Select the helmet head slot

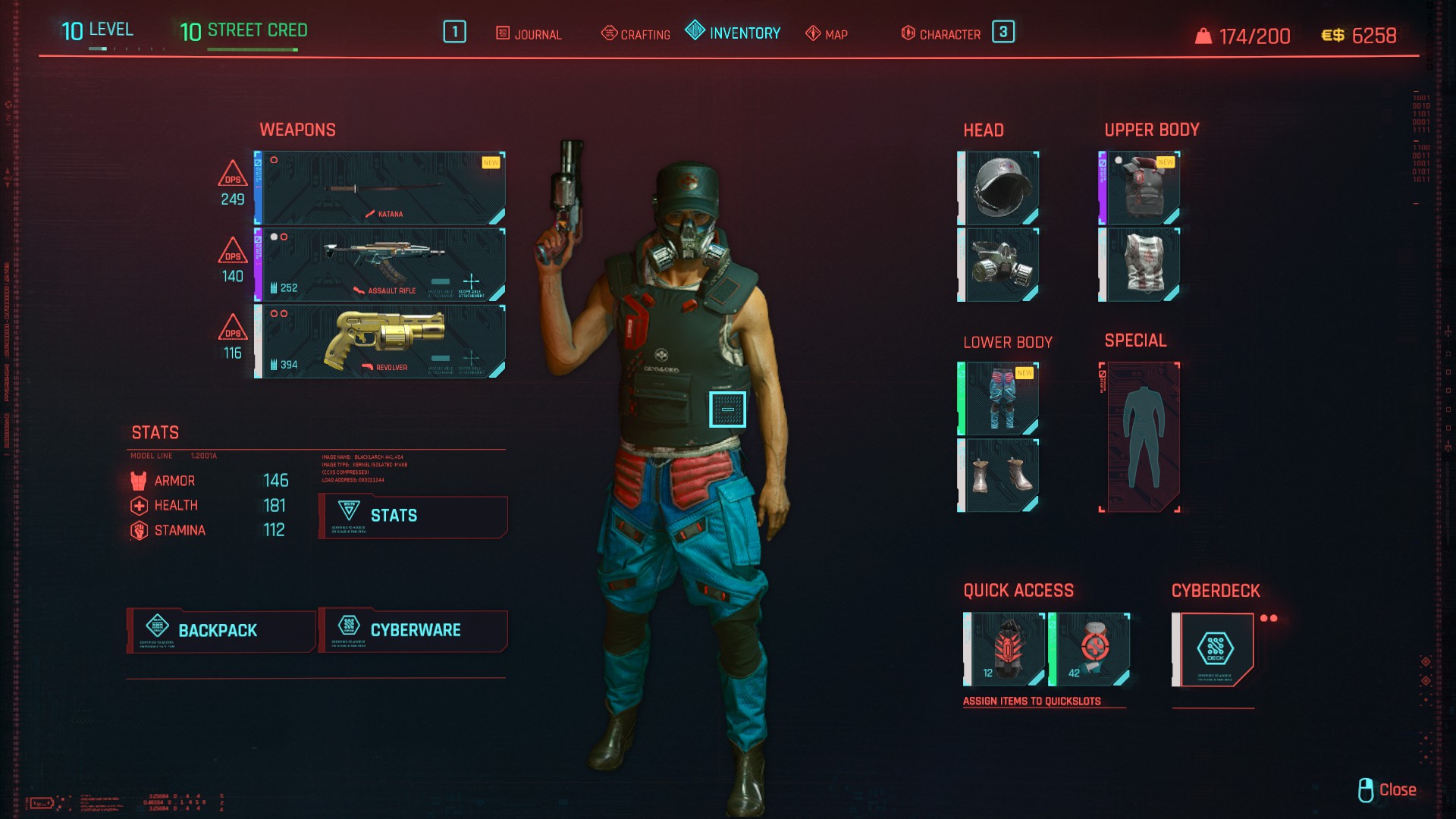pyautogui.click(x=999, y=188)
